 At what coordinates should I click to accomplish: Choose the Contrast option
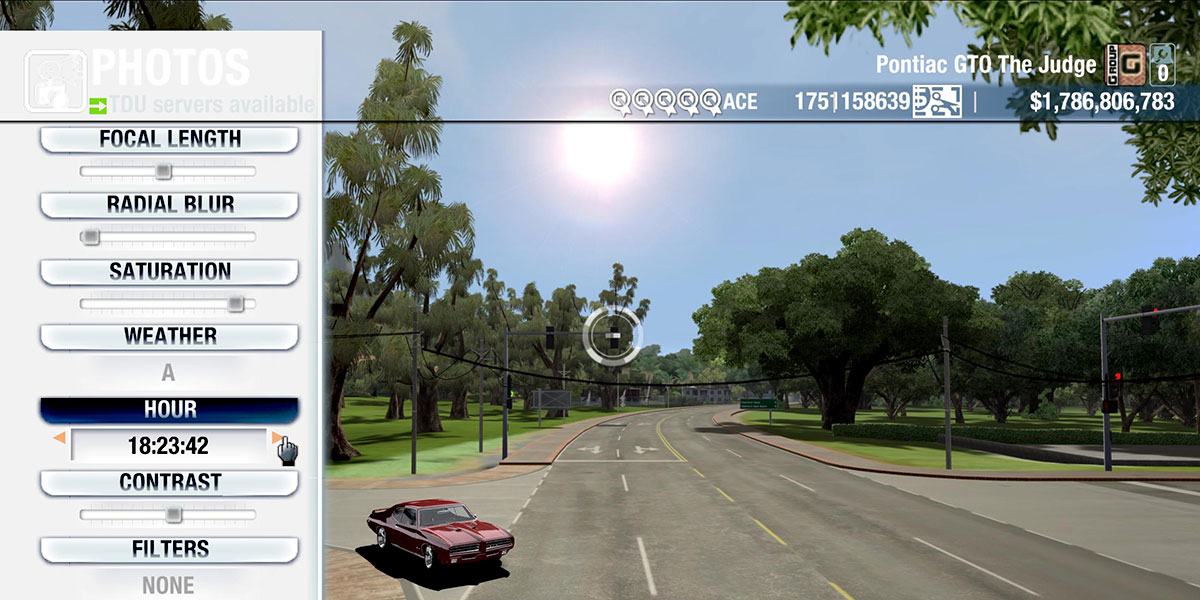(169, 482)
